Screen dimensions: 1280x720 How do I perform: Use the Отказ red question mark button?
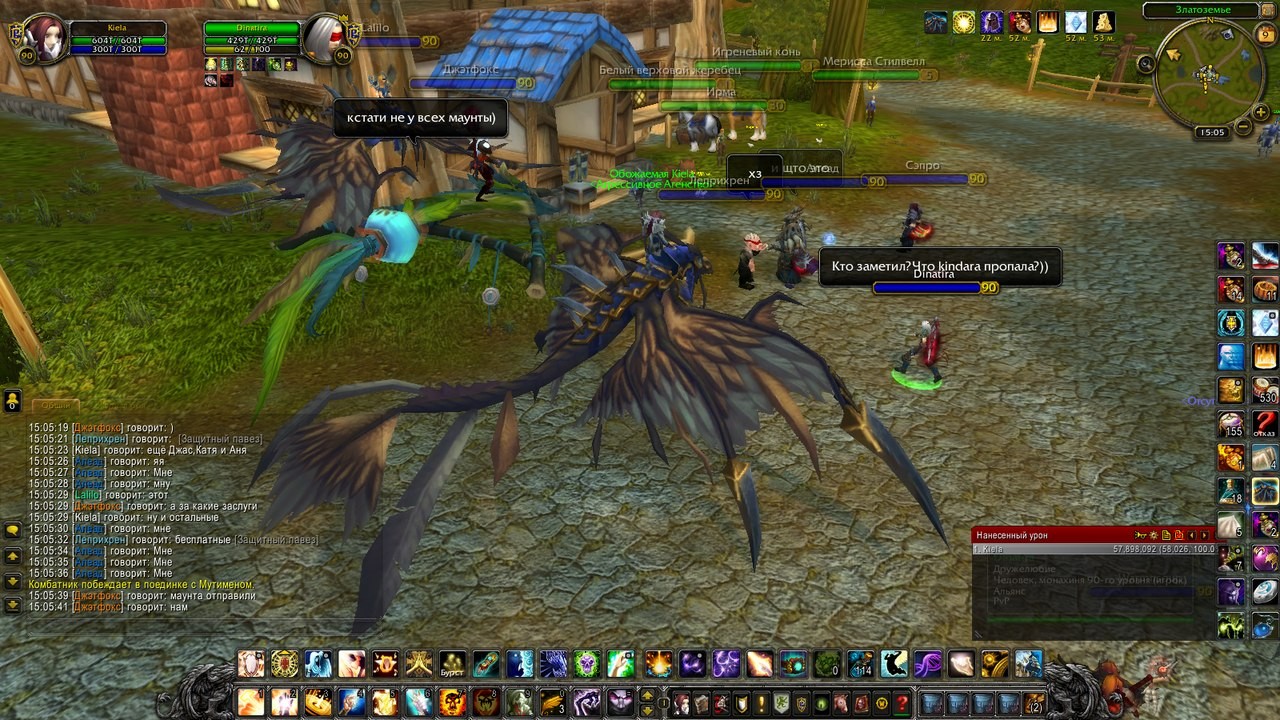coord(1265,424)
